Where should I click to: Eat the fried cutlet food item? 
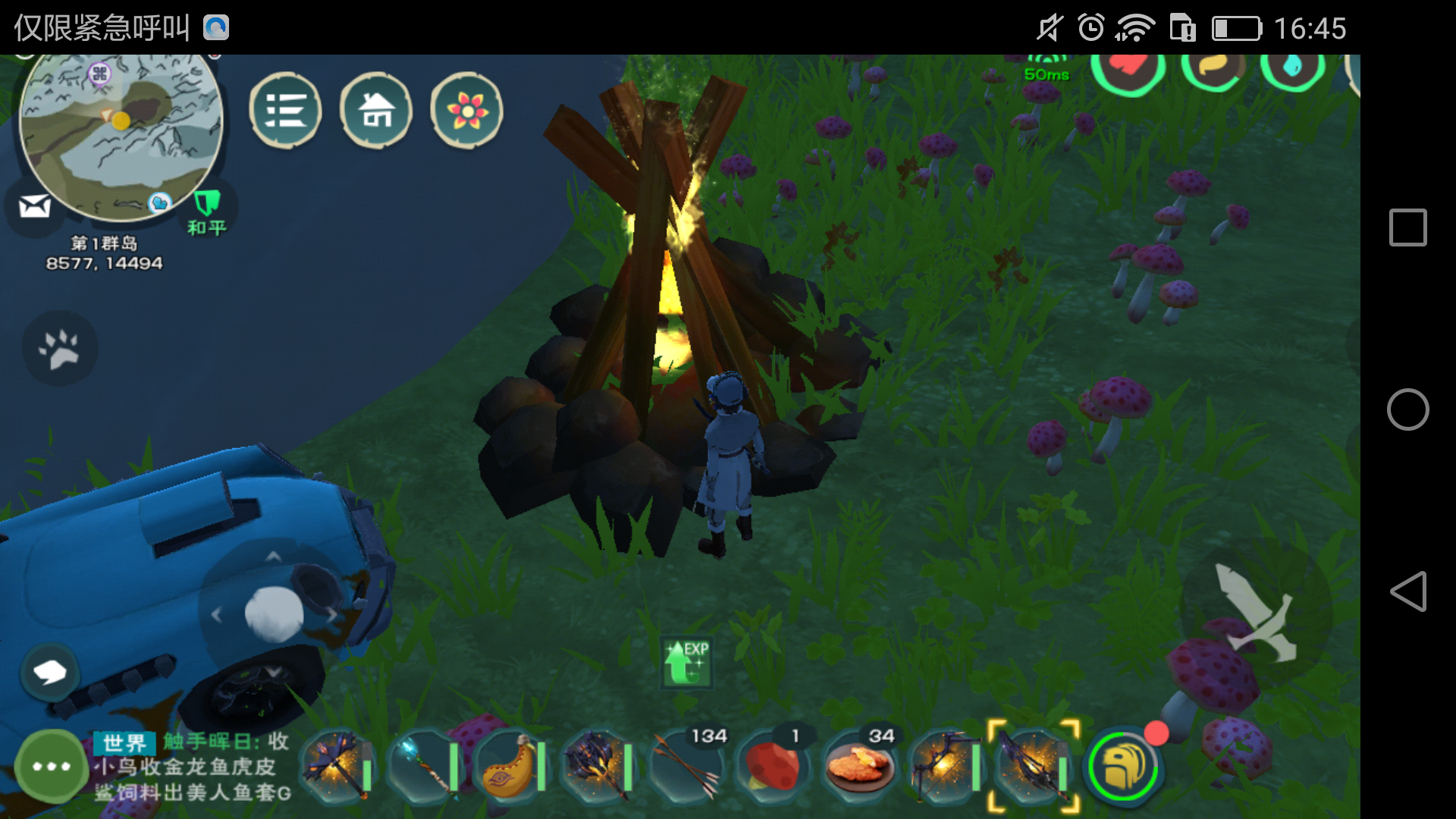(860, 766)
